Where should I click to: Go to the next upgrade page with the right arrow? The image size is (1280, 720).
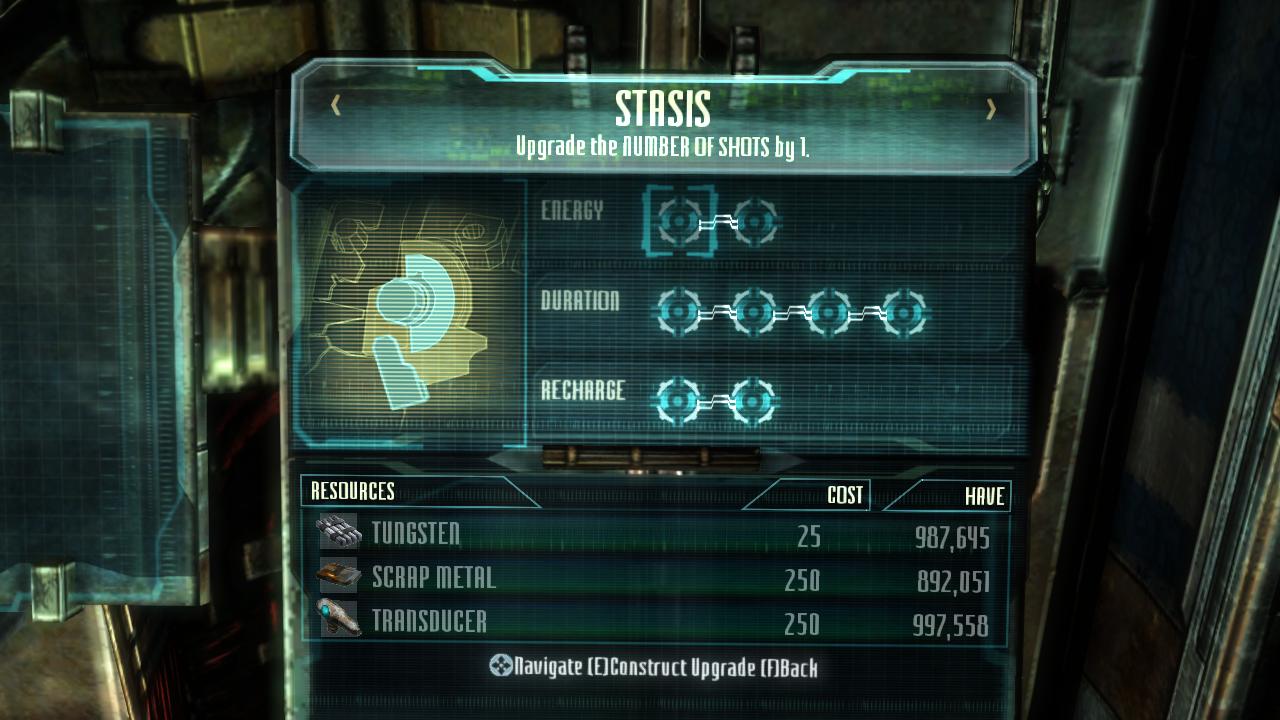click(991, 109)
